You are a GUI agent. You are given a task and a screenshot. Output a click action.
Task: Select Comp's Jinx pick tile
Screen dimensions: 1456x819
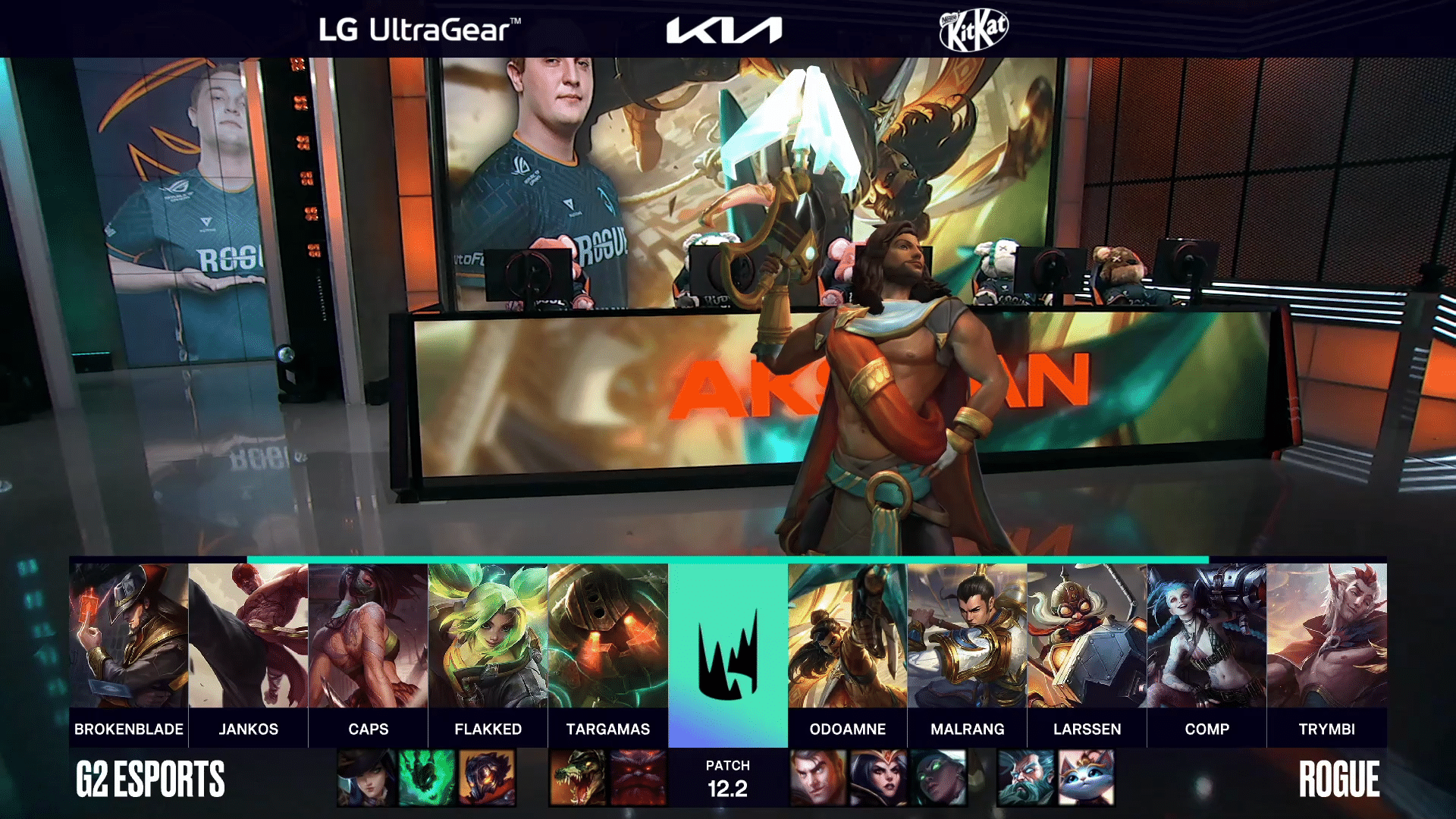pos(1207,635)
